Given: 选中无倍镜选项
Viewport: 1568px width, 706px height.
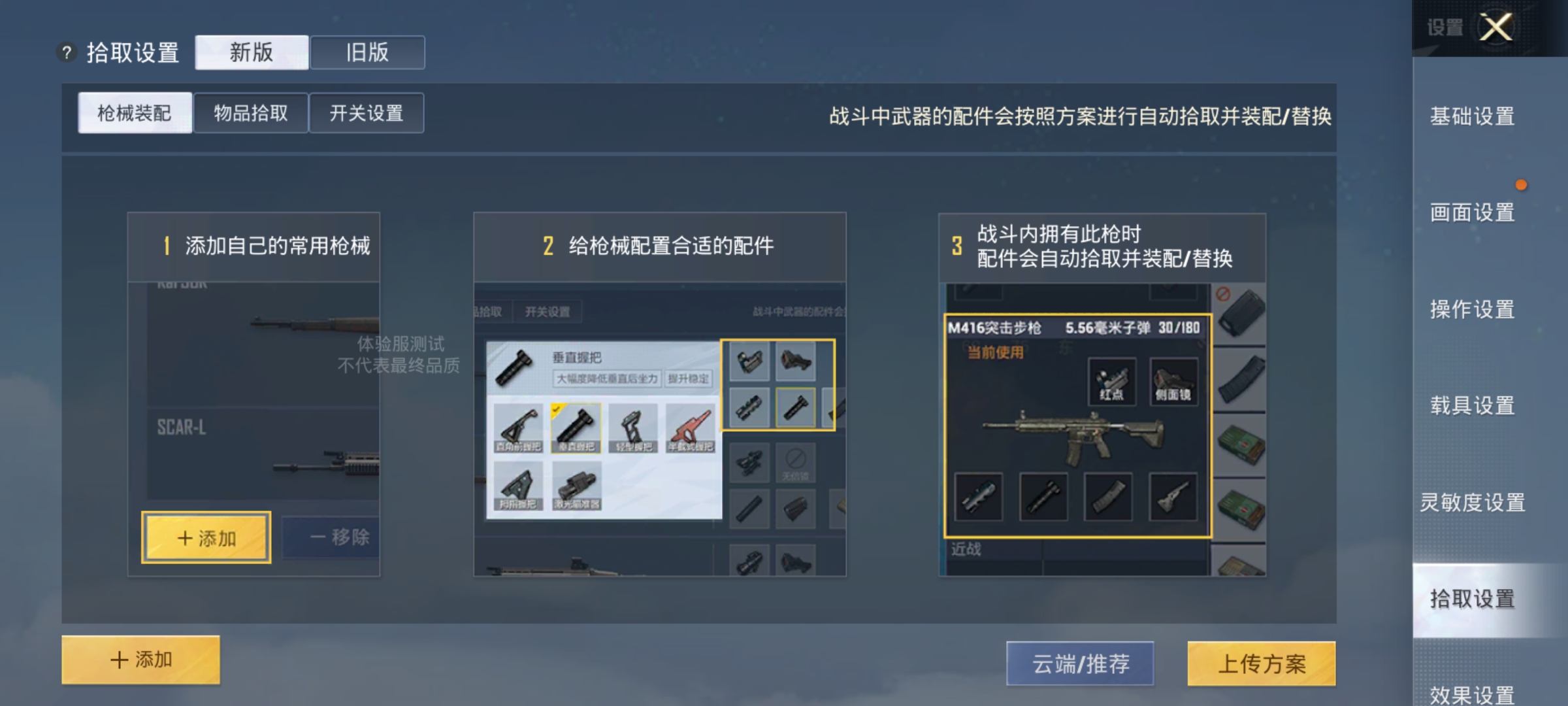Looking at the screenshot, I should point(796,463).
